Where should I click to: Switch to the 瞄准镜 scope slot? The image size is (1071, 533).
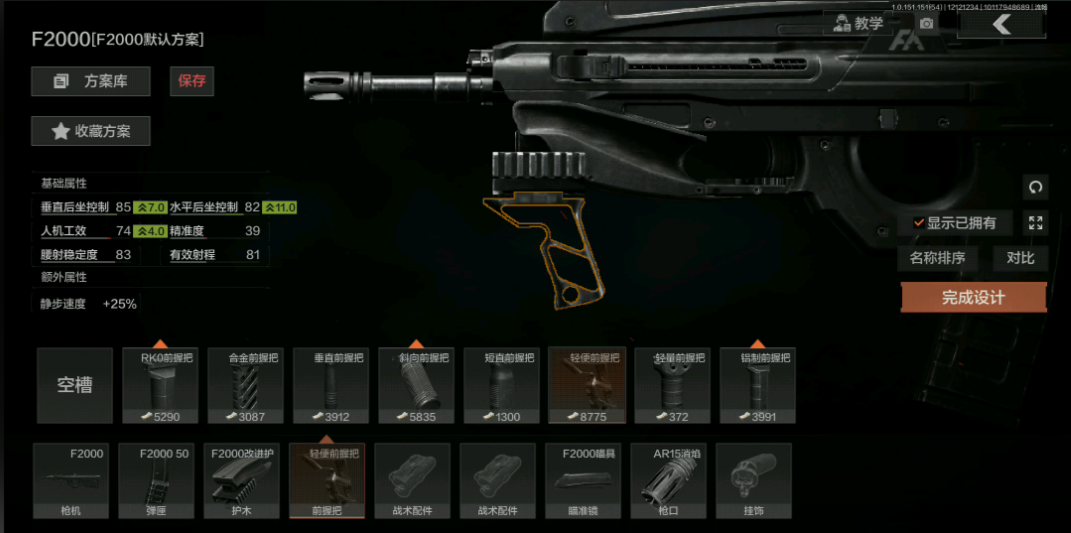tap(584, 482)
